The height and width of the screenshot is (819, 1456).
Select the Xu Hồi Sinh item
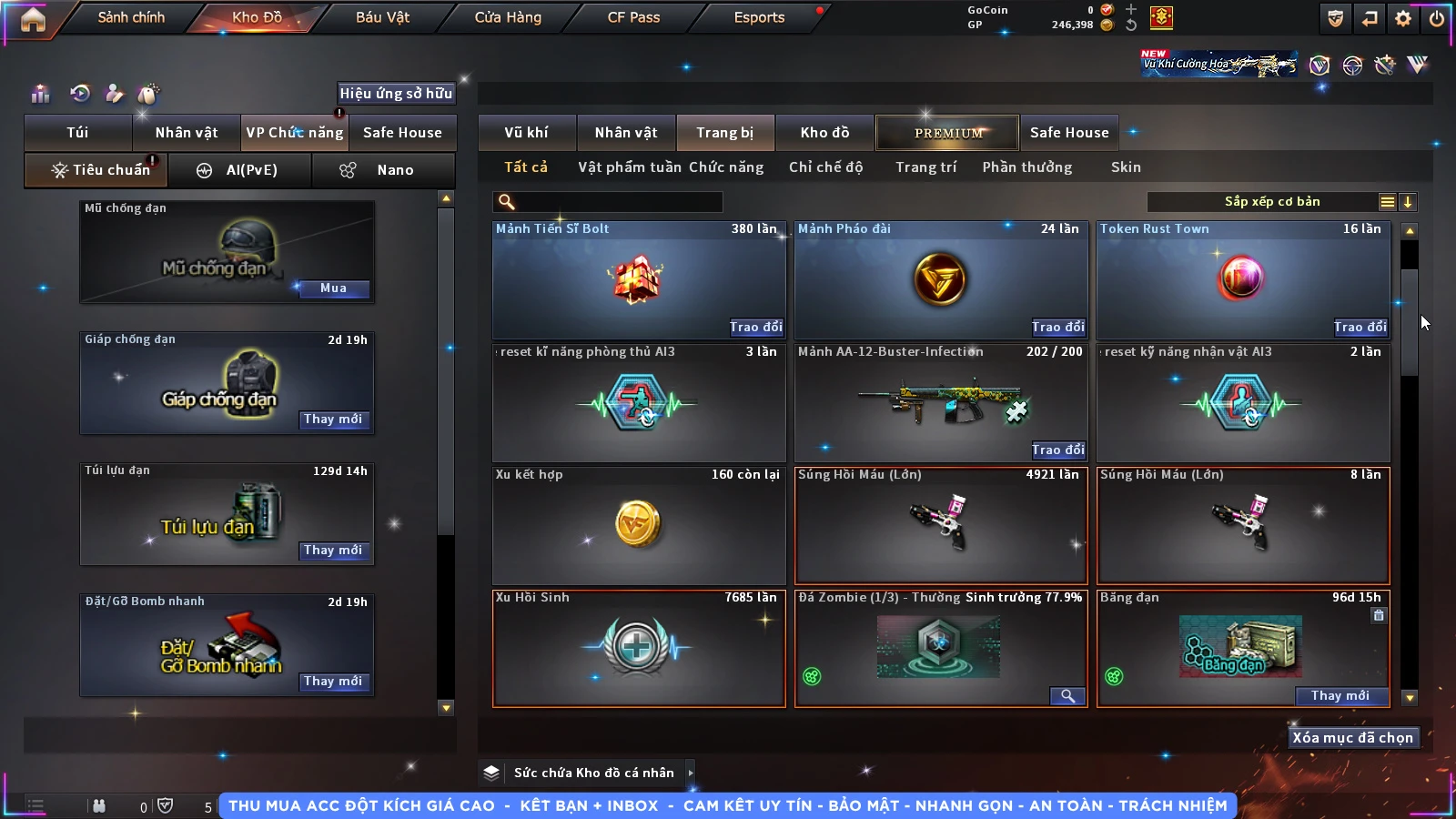(x=638, y=648)
